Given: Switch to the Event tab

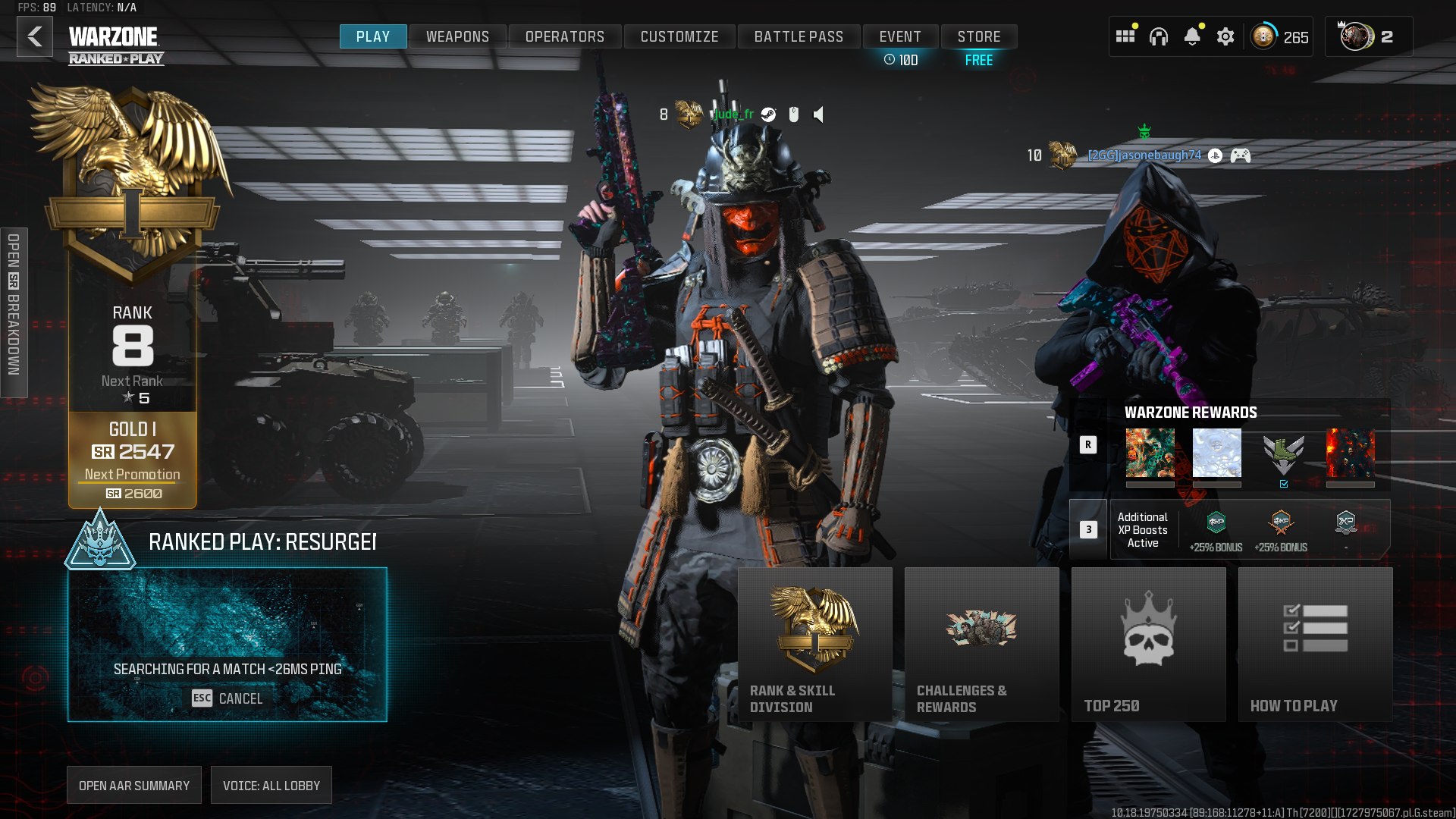Looking at the screenshot, I should tap(900, 36).
